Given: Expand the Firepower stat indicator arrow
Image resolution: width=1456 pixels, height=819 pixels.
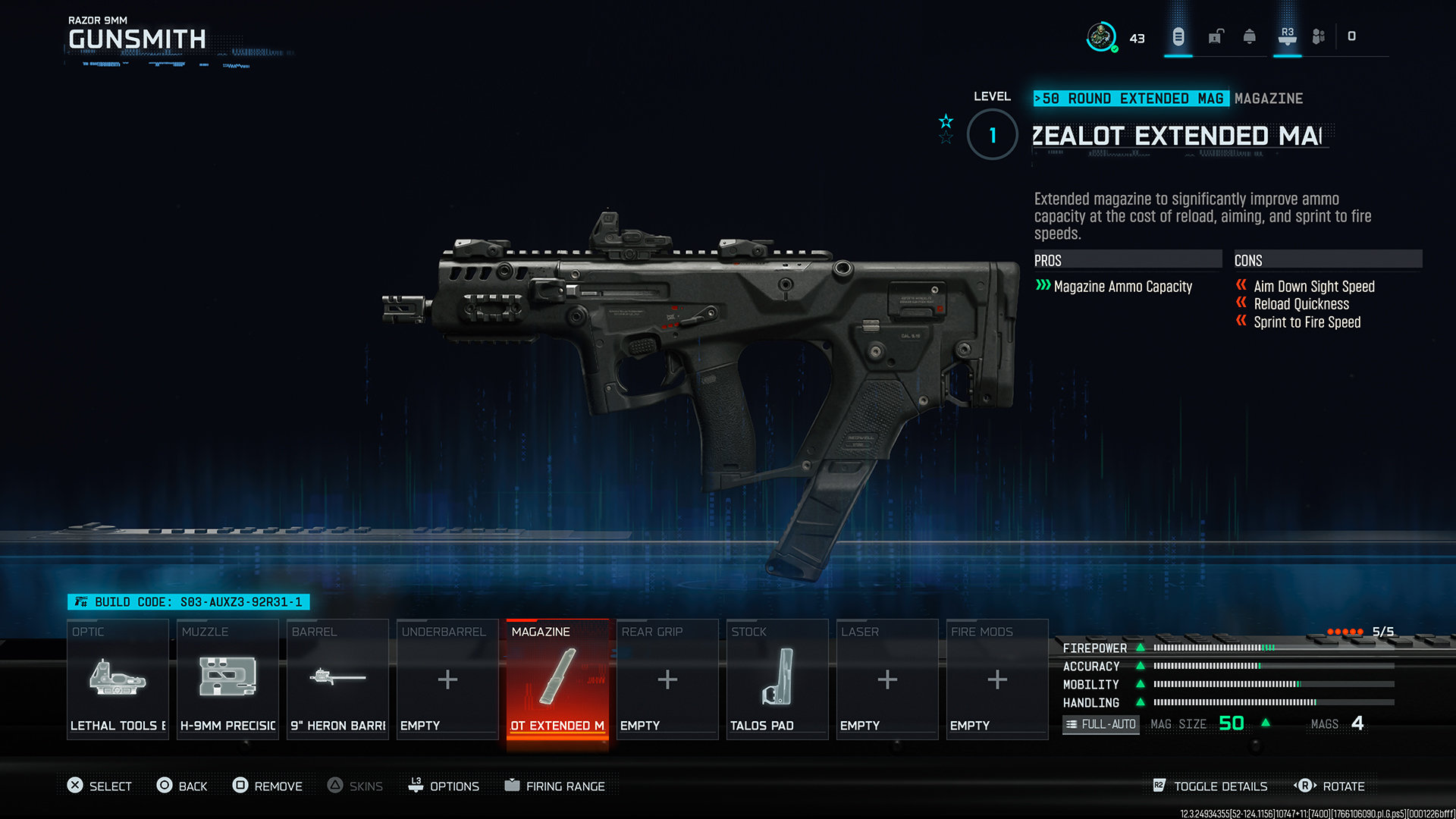Looking at the screenshot, I should (x=1142, y=648).
